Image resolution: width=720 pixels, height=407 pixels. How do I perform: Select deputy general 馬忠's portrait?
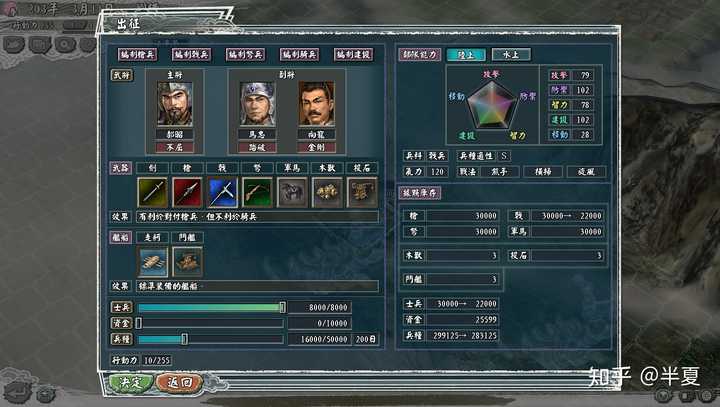point(257,103)
